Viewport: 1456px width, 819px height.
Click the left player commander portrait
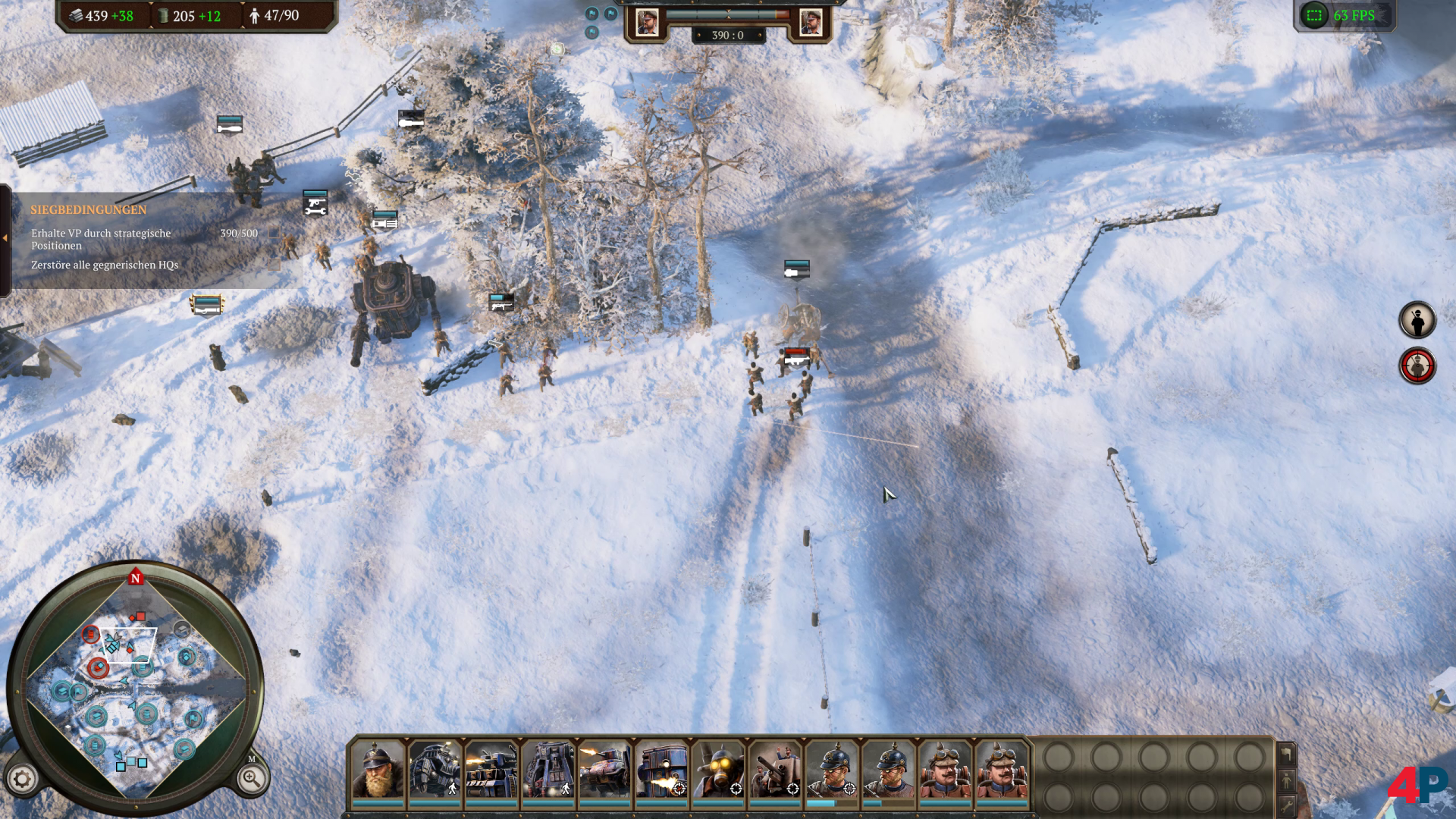tap(647, 23)
